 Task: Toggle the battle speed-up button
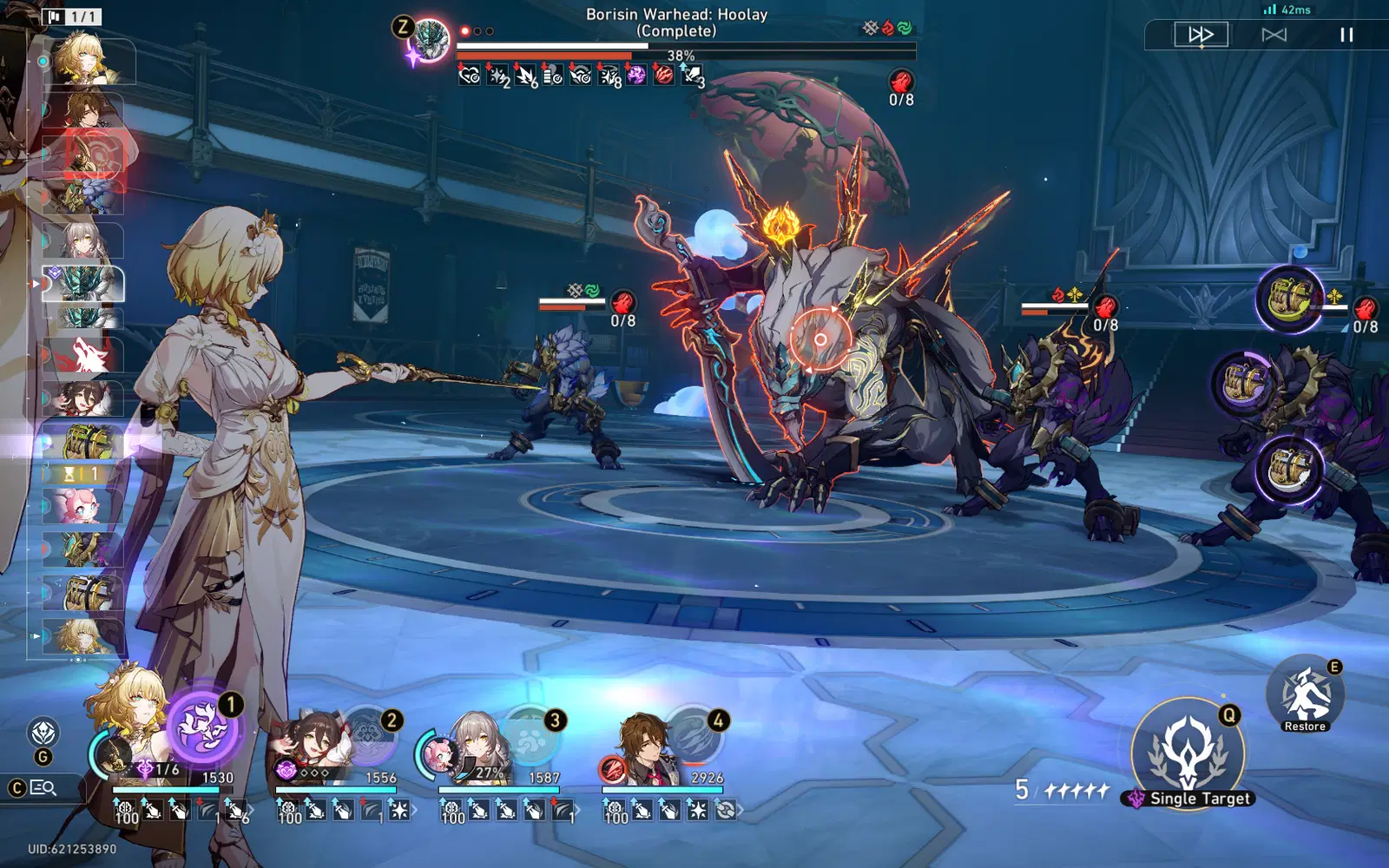(x=1201, y=35)
